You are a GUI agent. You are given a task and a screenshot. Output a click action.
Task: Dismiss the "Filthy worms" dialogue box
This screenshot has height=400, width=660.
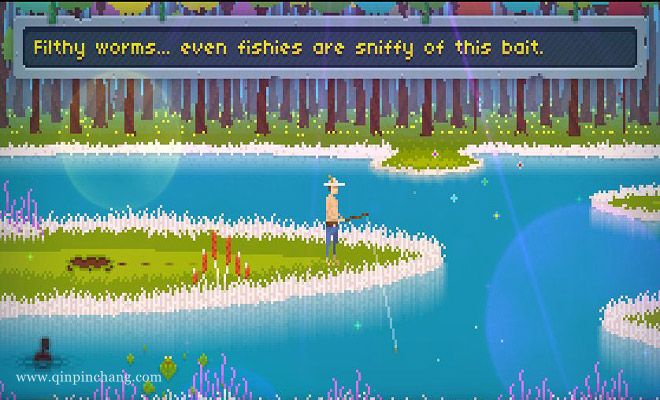coord(330,47)
